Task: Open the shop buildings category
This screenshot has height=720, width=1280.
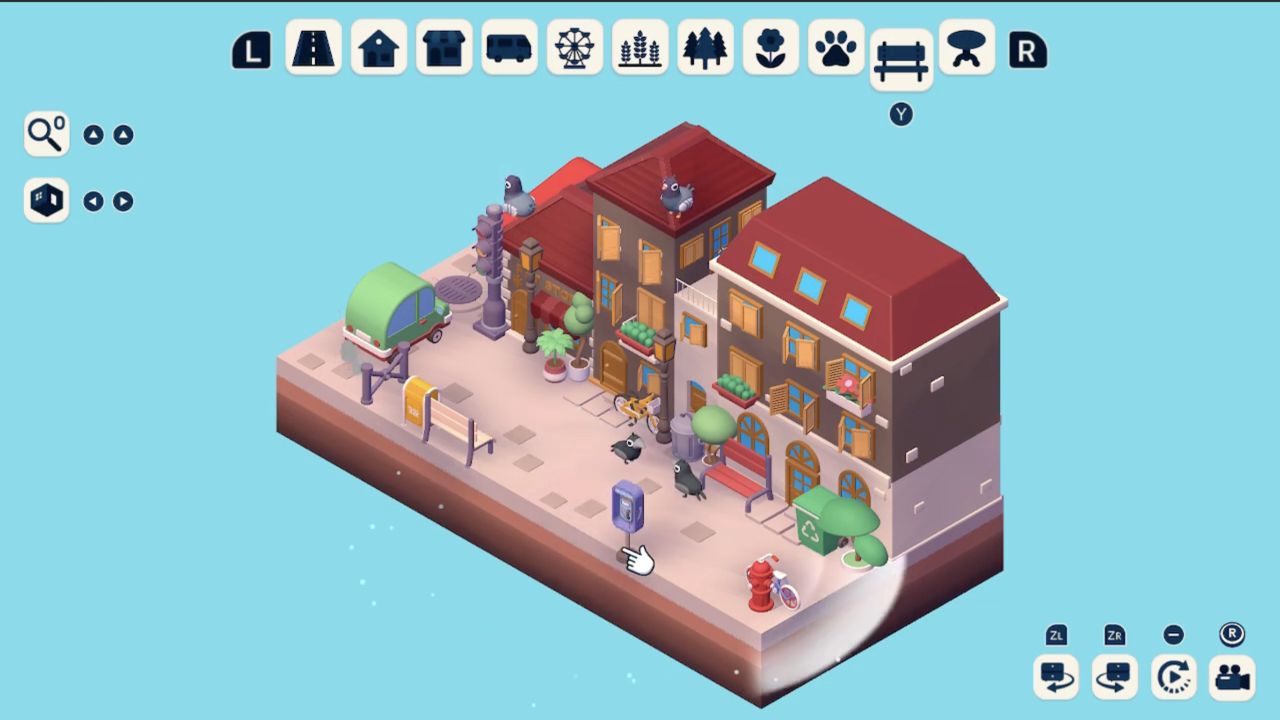Action: tap(444, 48)
